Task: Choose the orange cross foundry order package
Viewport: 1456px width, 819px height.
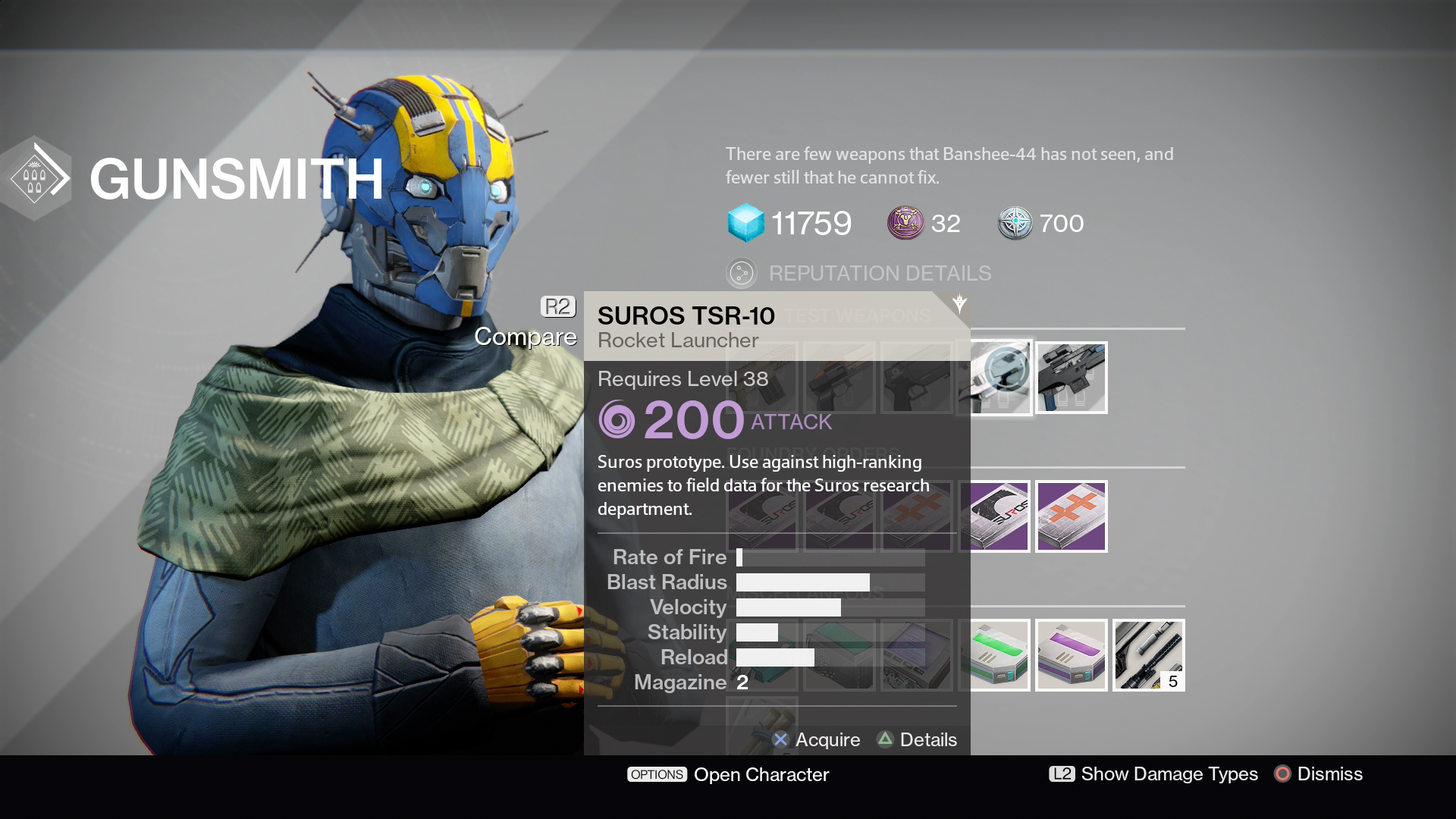Action: tap(1072, 516)
